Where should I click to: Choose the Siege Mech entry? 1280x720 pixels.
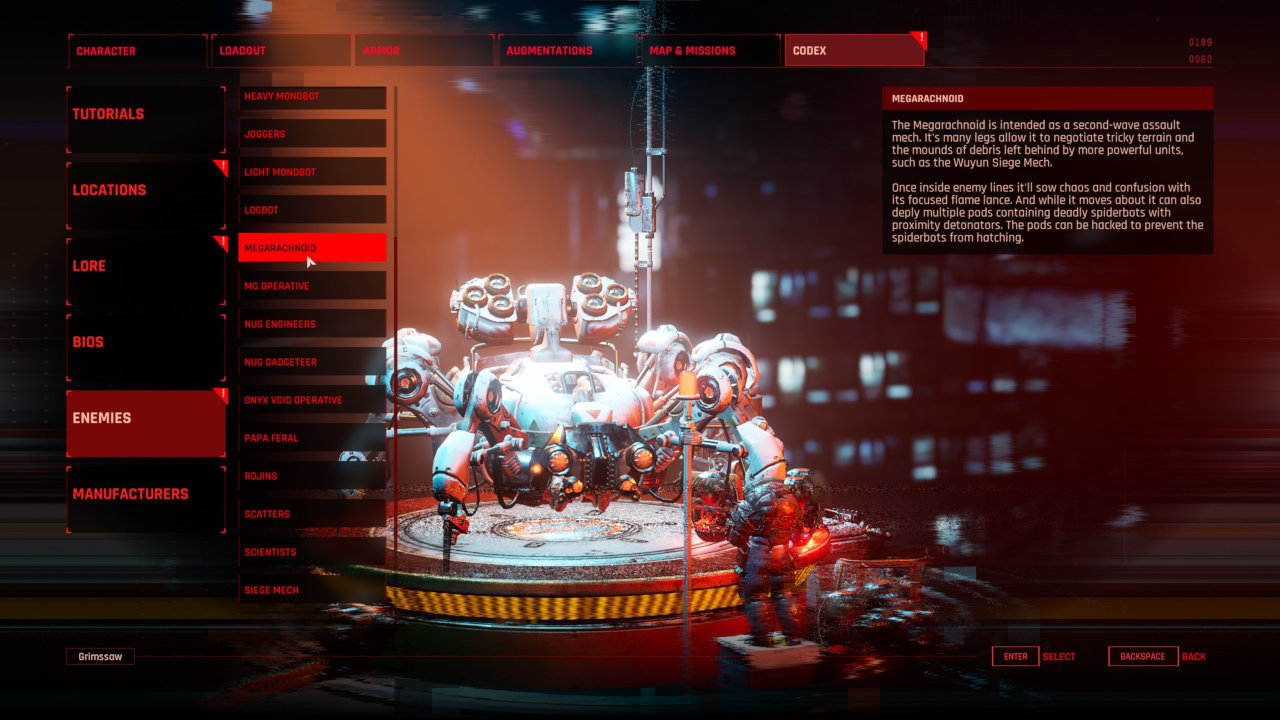(312, 590)
